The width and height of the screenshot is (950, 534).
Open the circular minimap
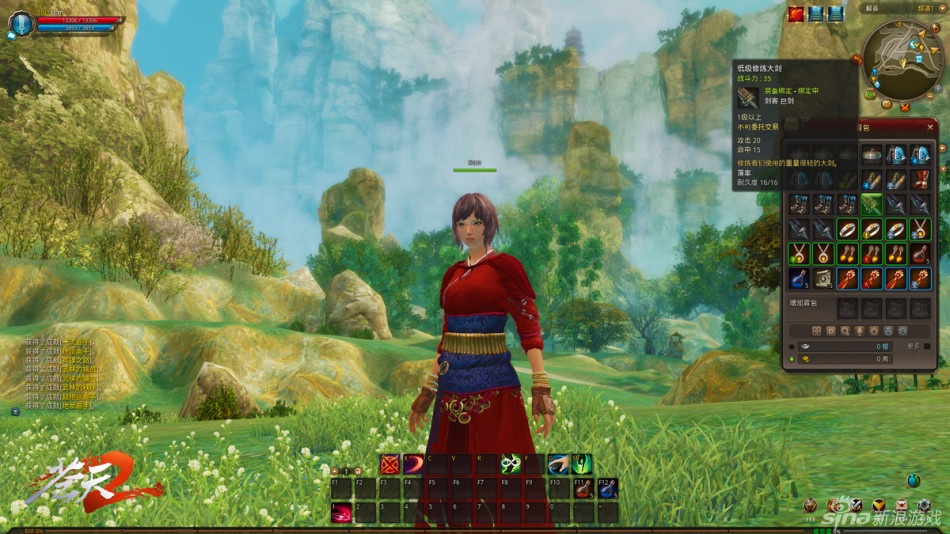tap(902, 59)
